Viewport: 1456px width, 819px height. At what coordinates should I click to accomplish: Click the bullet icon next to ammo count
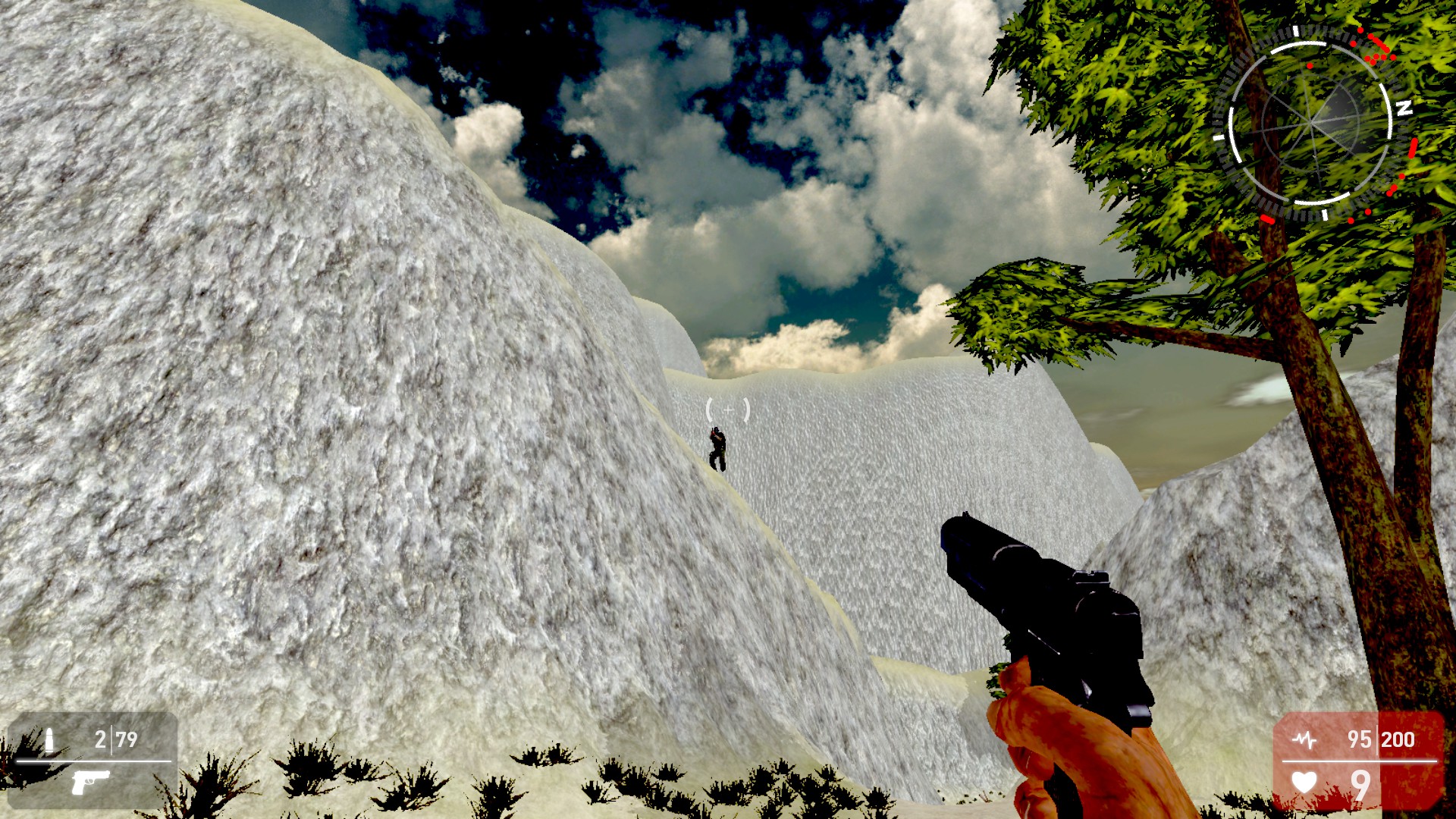click(x=49, y=739)
